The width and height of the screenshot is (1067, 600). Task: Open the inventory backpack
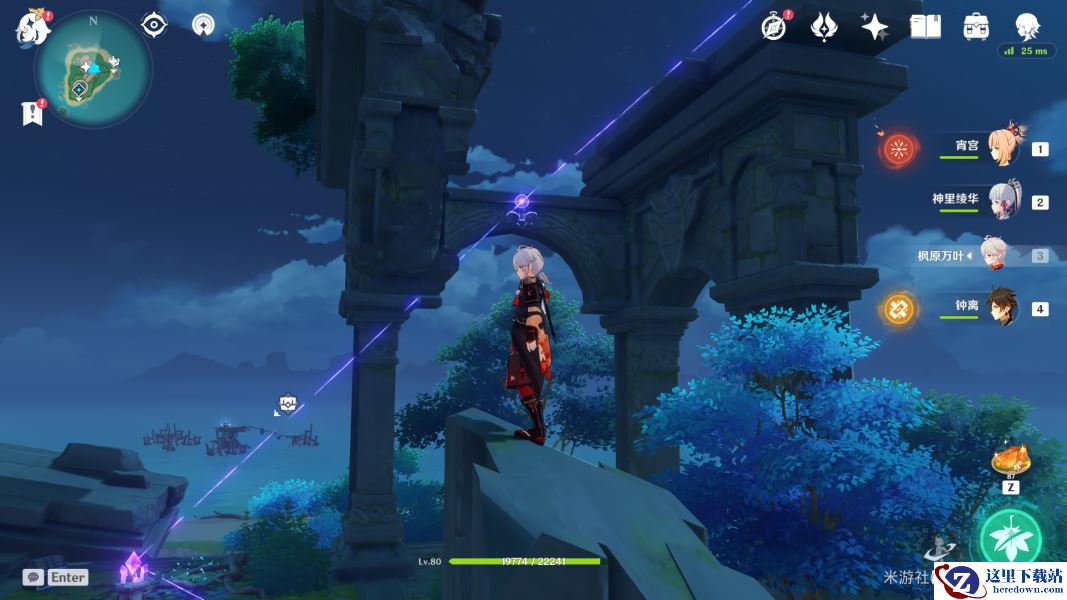976,27
